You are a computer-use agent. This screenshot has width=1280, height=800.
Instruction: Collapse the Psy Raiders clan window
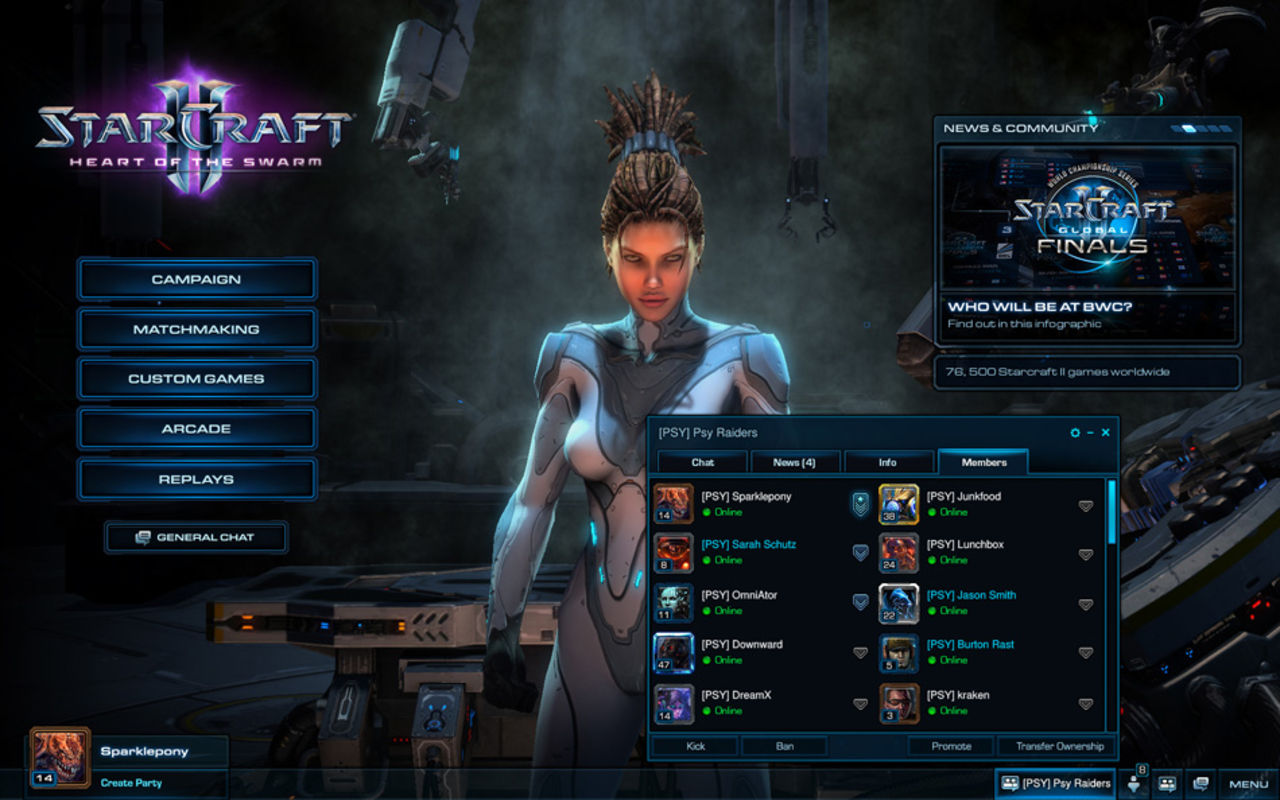pyautogui.click(x=1089, y=432)
